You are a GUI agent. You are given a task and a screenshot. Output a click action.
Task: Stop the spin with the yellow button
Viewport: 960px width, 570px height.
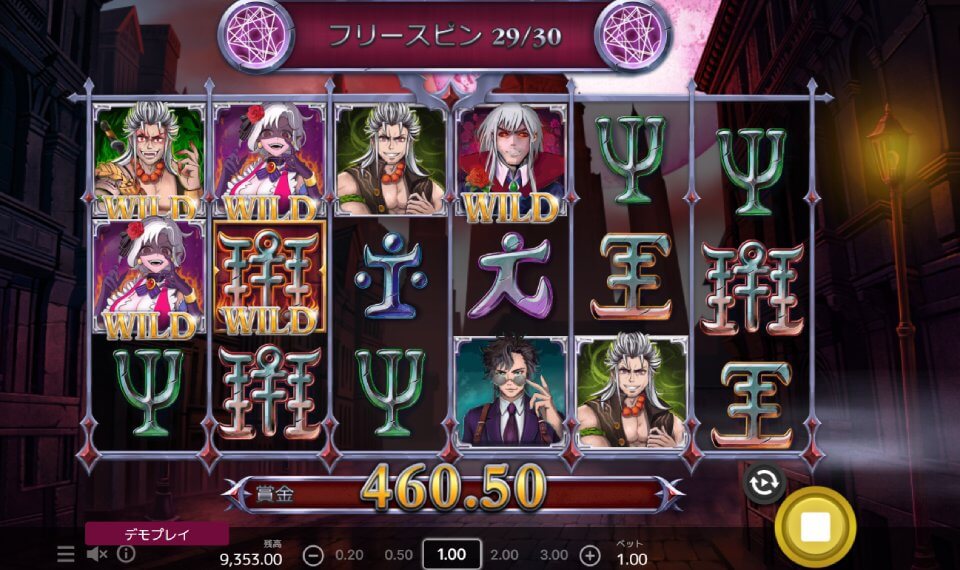click(815, 527)
